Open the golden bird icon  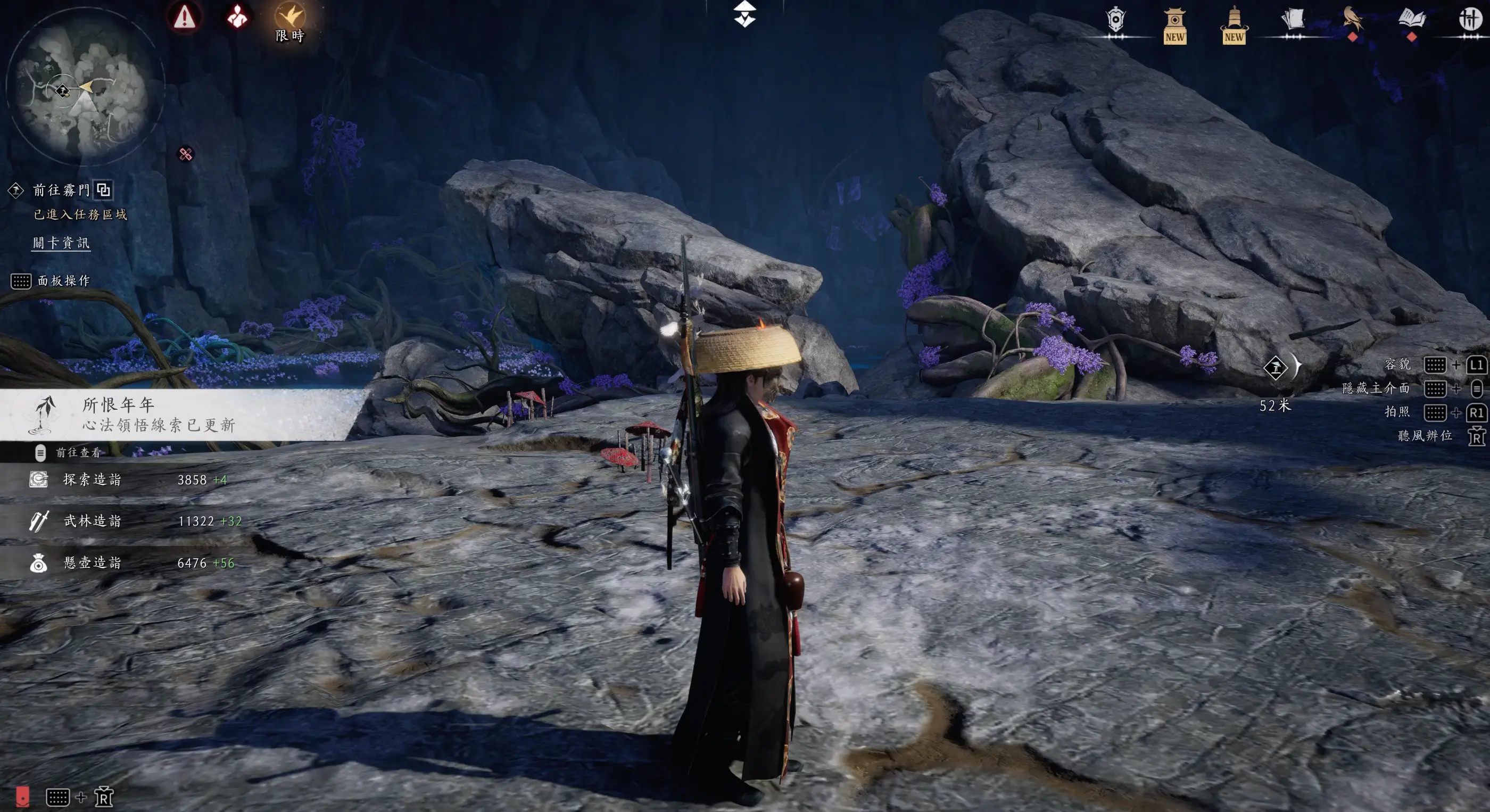pyautogui.click(x=1352, y=20)
